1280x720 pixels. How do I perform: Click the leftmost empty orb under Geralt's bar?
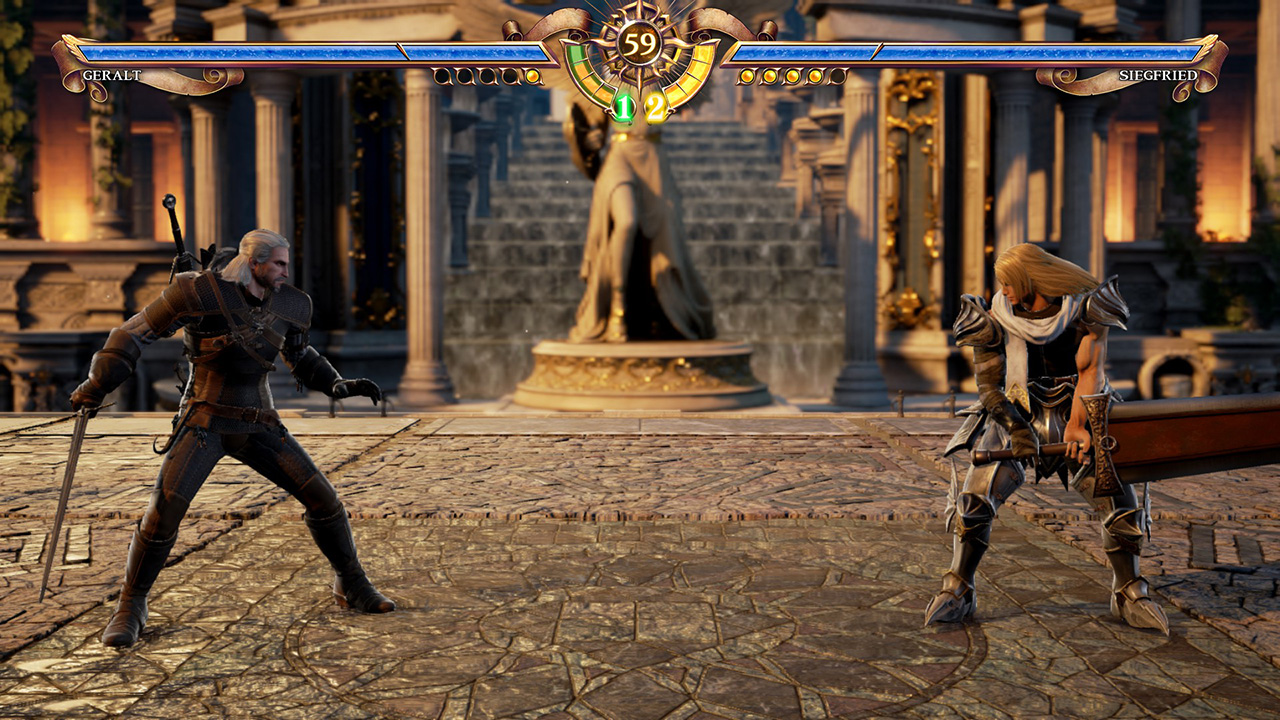pos(440,76)
